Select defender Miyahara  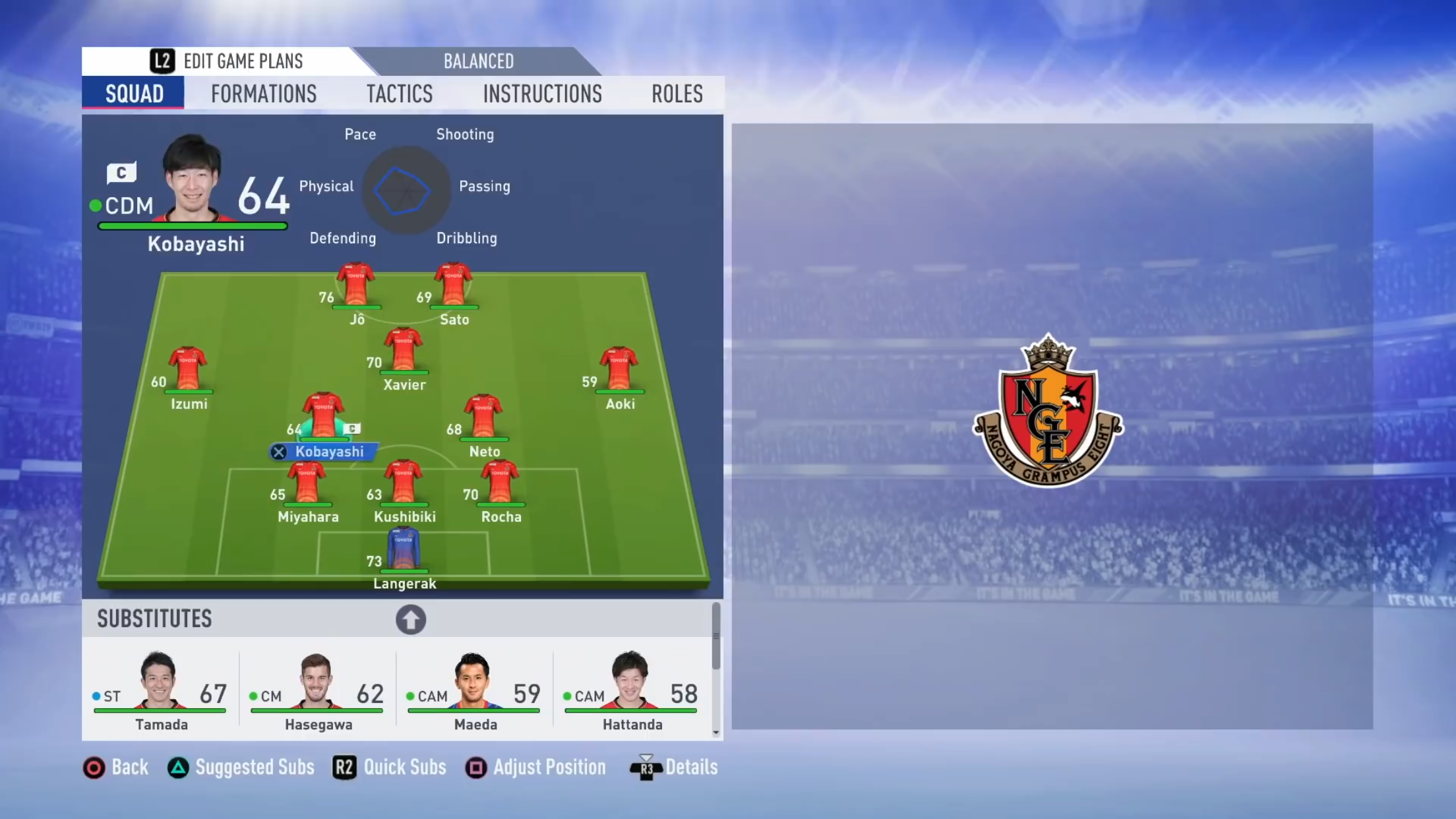(307, 482)
